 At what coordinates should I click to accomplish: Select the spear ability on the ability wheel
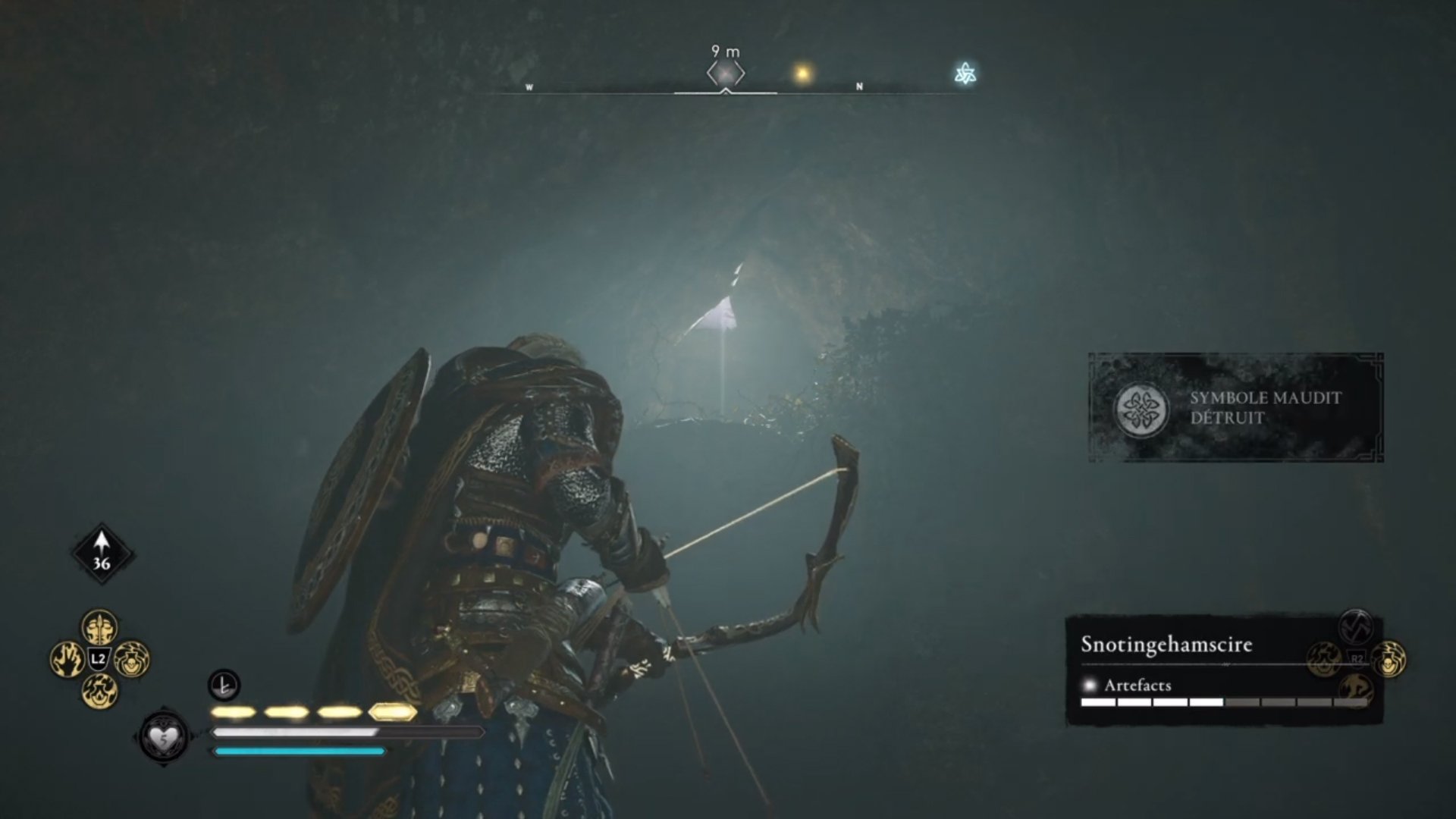(x=99, y=628)
